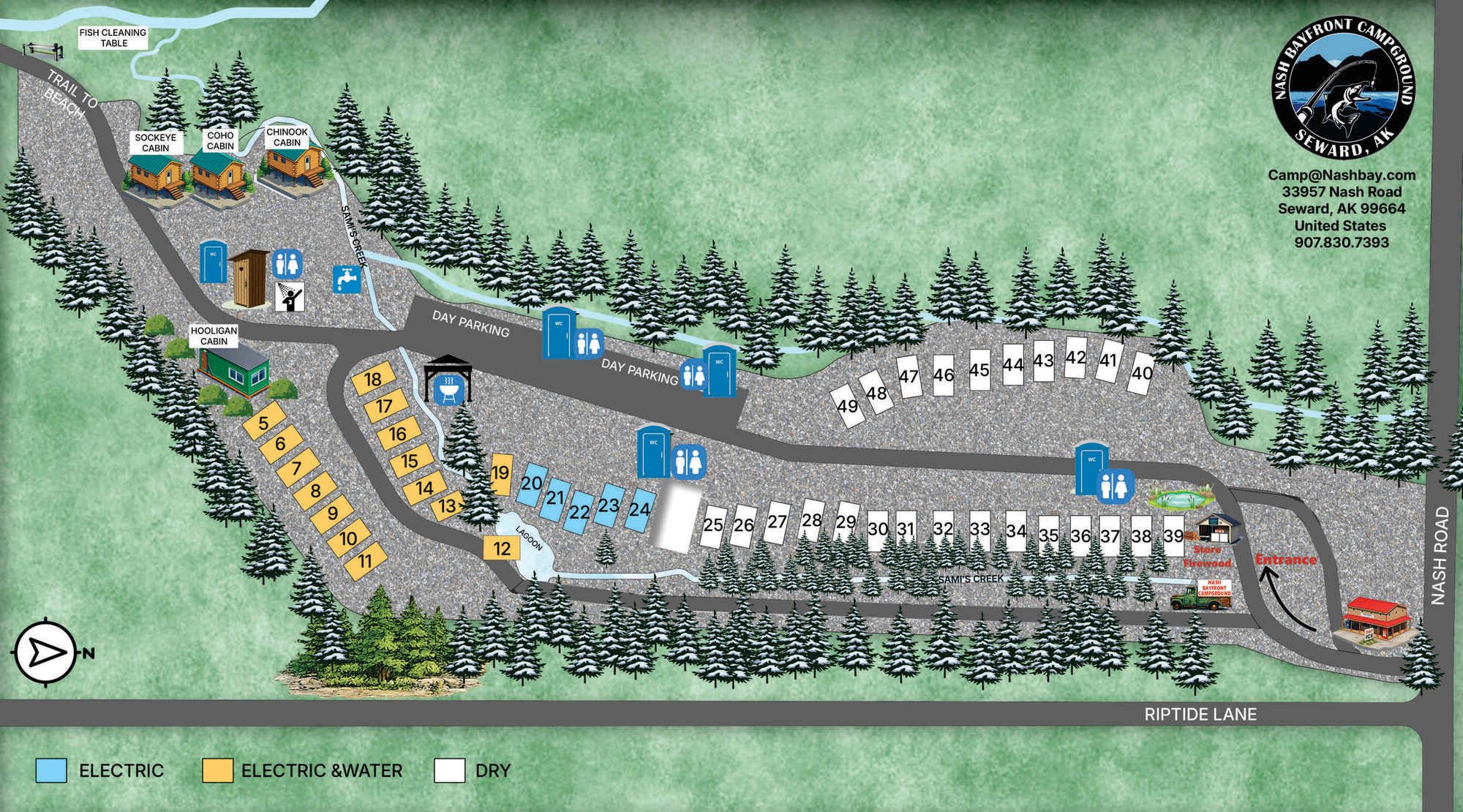The image size is (1463, 812).
Task: Pick dry campsite 45
Action: (979, 369)
